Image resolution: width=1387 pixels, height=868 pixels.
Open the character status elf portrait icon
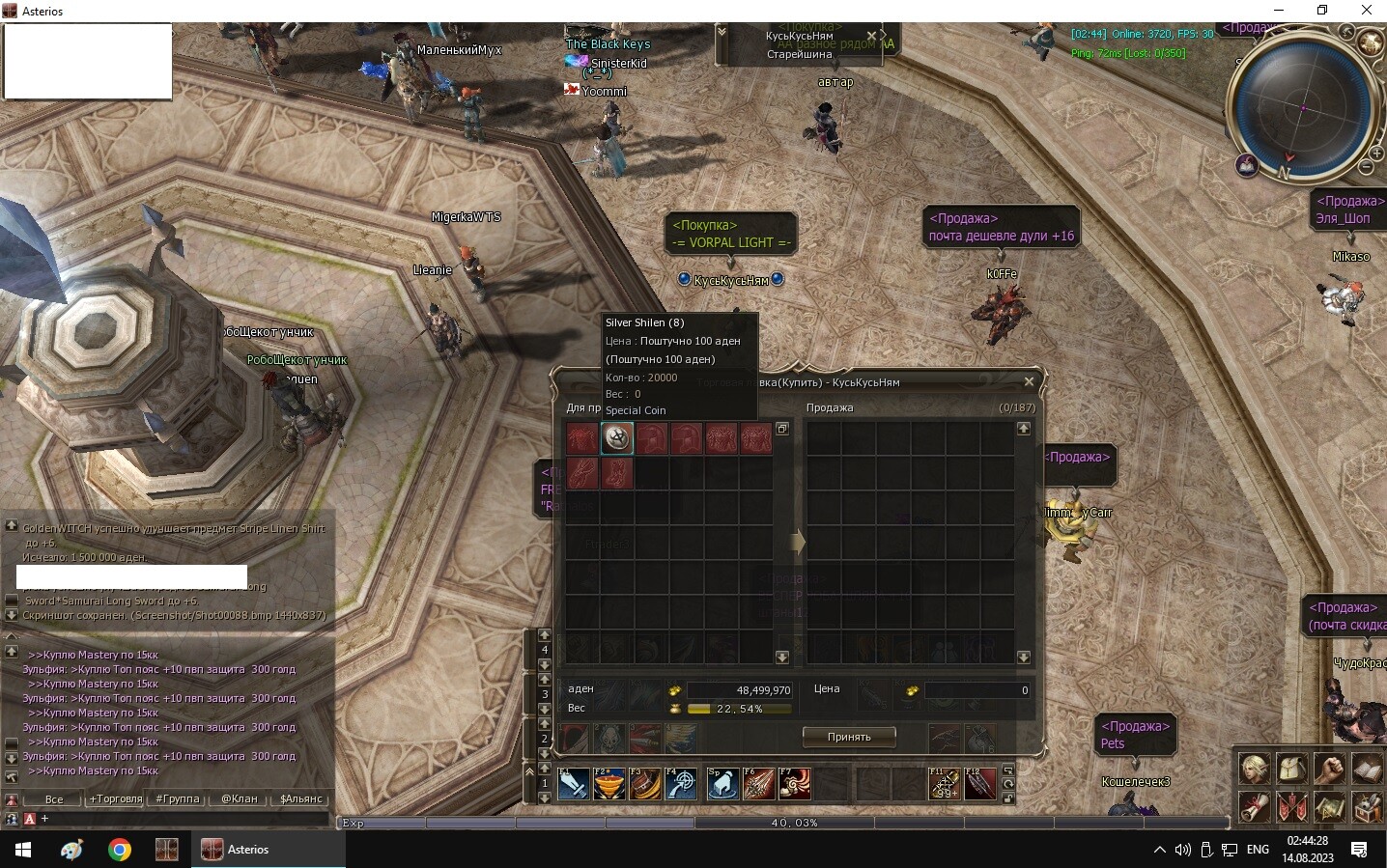[x=1254, y=769]
